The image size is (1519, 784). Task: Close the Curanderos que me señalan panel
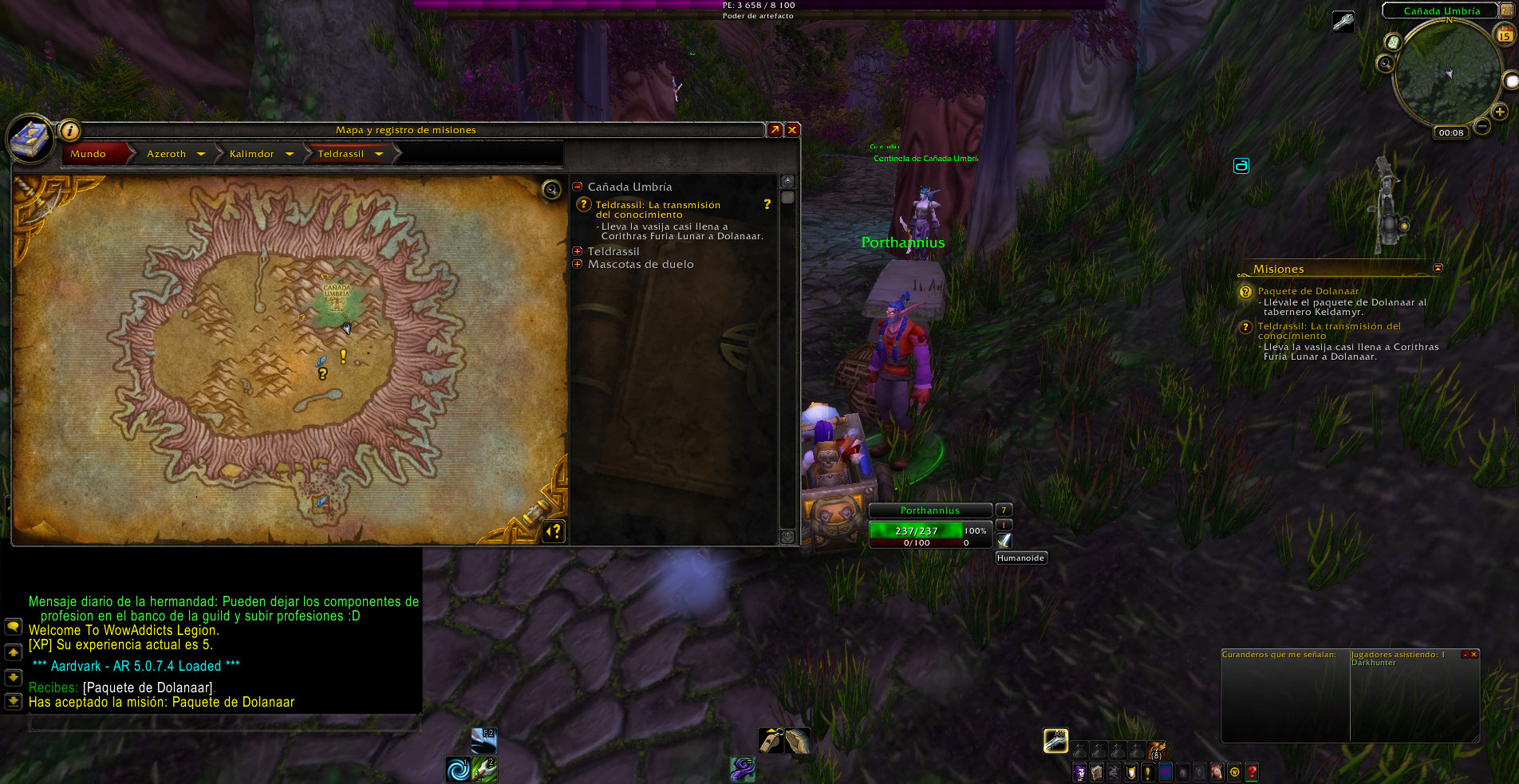tap(1474, 655)
